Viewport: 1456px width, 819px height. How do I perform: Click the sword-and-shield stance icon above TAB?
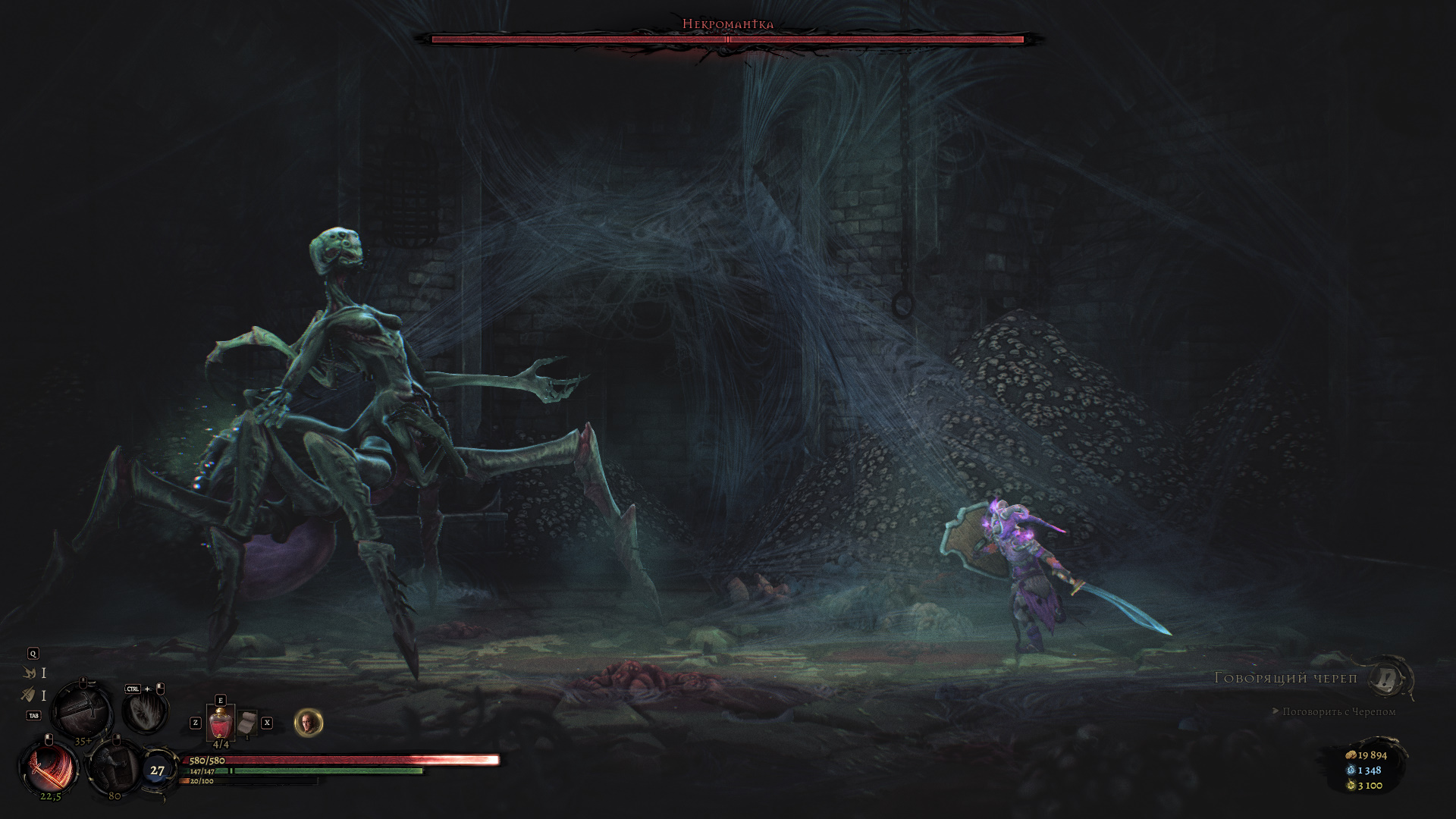point(29,695)
